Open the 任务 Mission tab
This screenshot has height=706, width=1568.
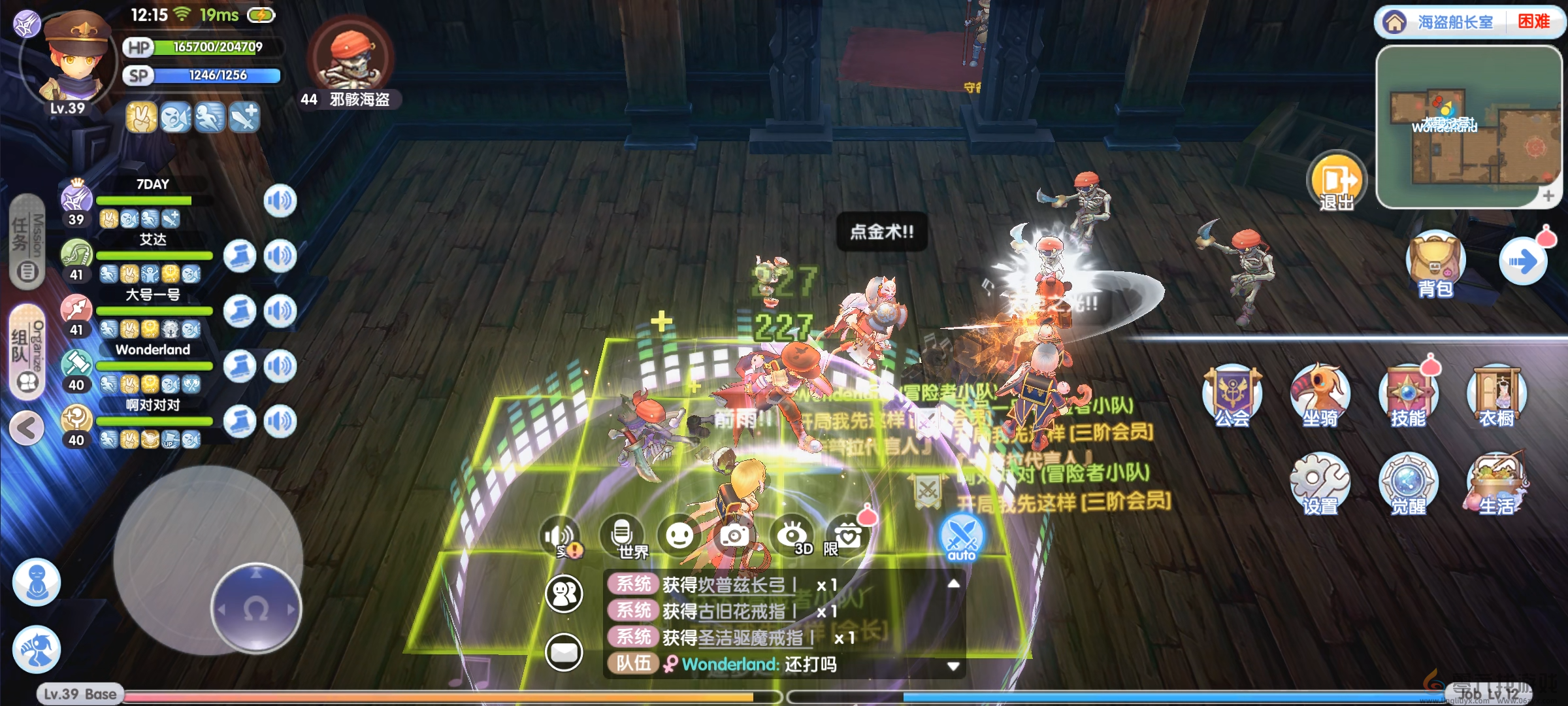coord(27,242)
